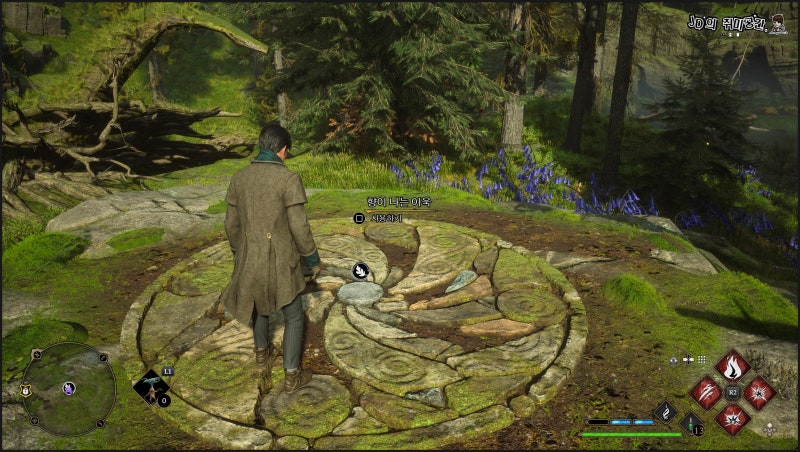Use the mandrake plant item slot
800x452 pixels.
pyautogui.click(x=152, y=388)
